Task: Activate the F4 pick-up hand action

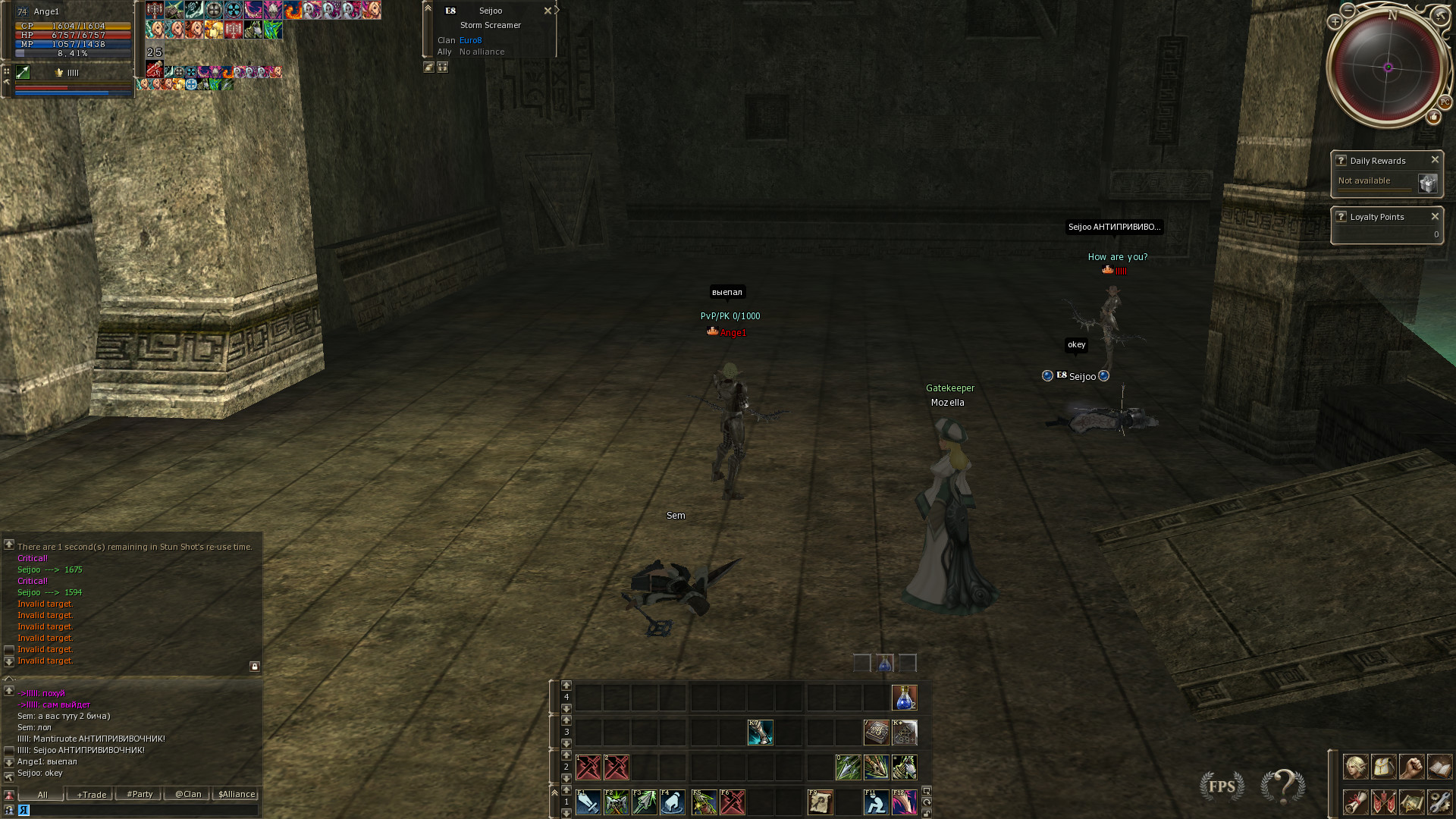Action: click(x=673, y=802)
